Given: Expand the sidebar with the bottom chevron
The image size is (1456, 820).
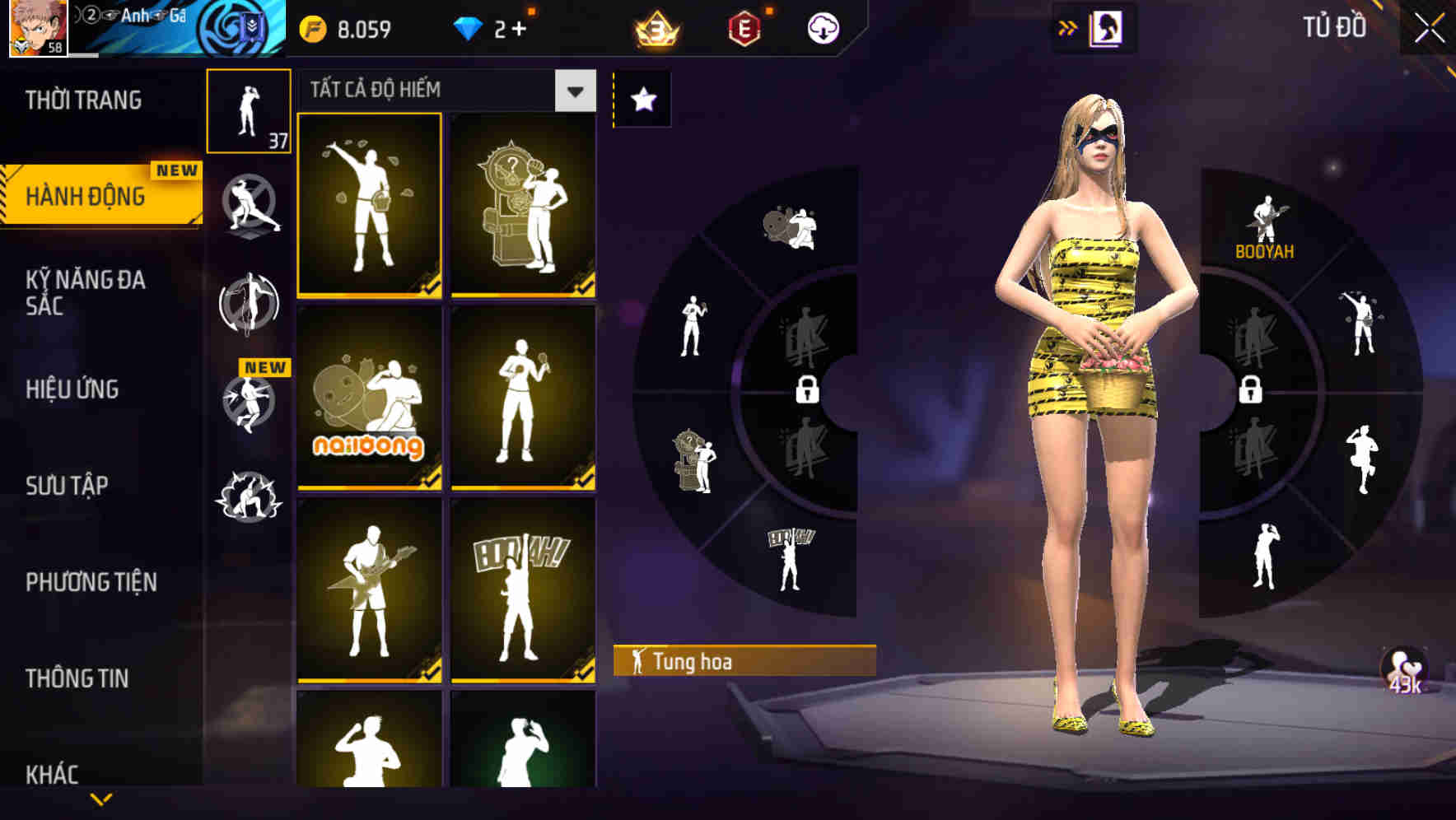Looking at the screenshot, I should (x=101, y=797).
